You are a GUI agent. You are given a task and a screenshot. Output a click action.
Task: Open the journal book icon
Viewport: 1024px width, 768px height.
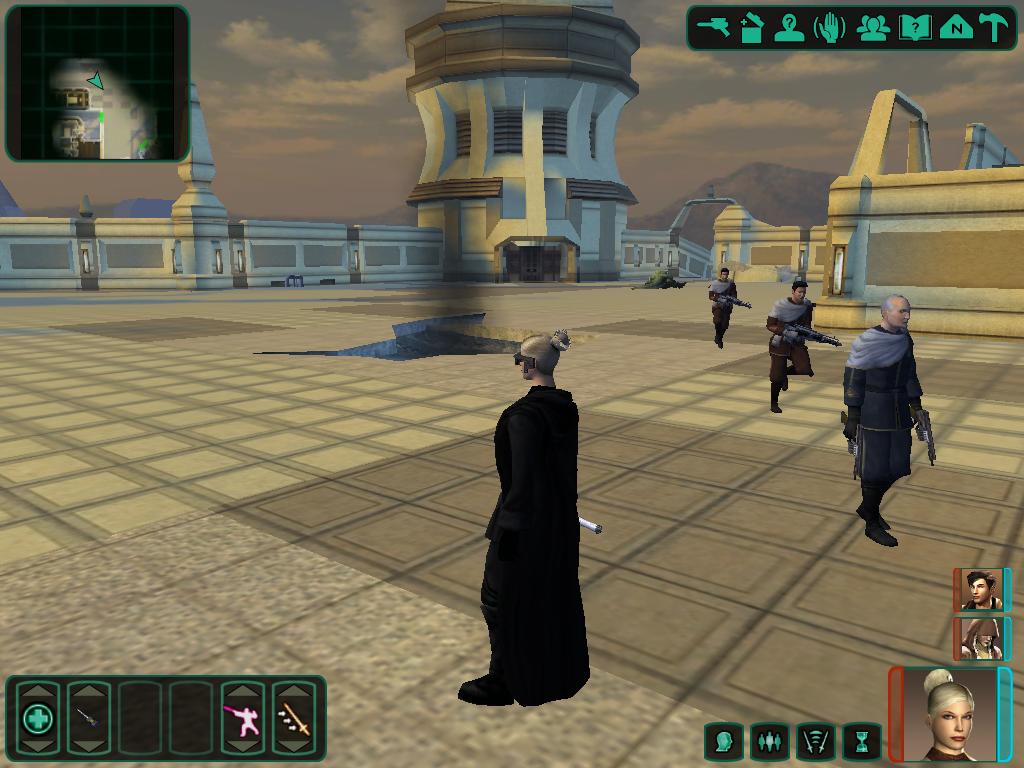(914, 28)
